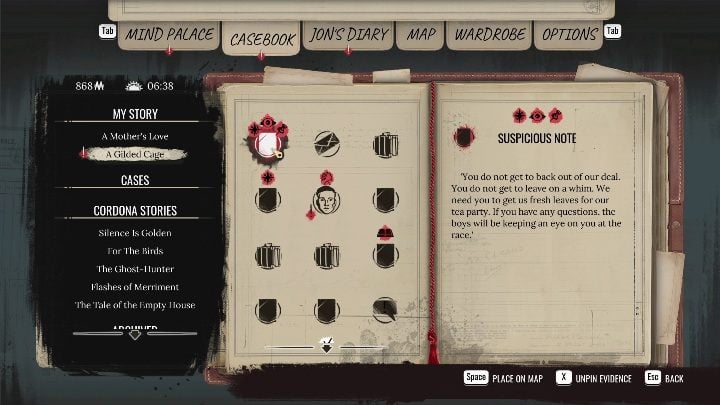Open 'The Tale of the Empty House'
The height and width of the screenshot is (405, 720).
[135, 304]
